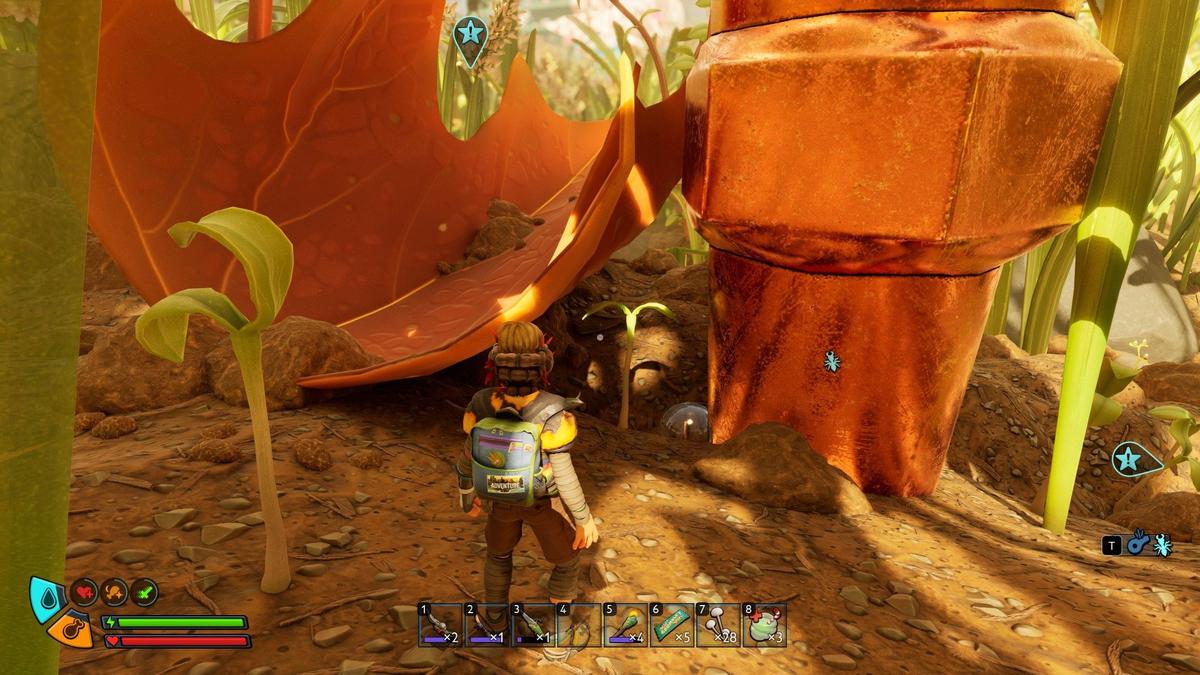Select the mushroom stack in slot 7
1200x675 pixels.
(x=718, y=625)
